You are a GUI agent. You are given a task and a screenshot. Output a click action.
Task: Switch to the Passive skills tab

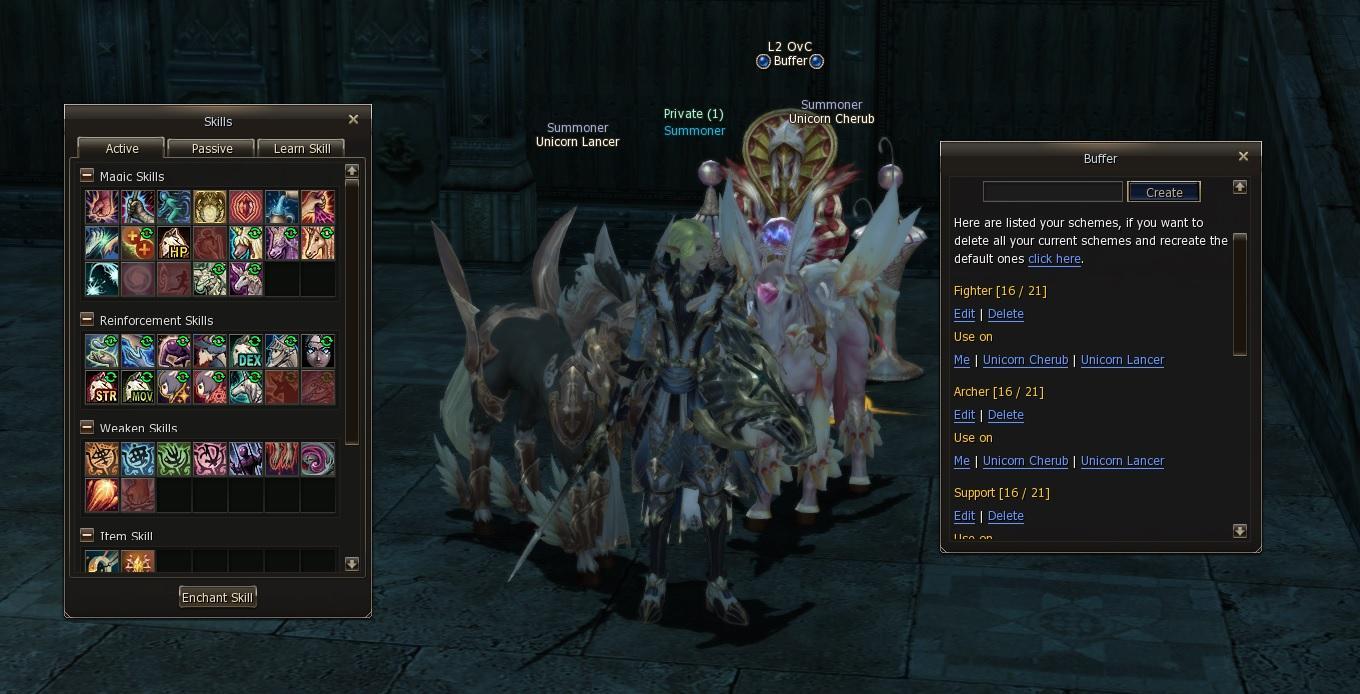pyautogui.click(x=212, y=148)
